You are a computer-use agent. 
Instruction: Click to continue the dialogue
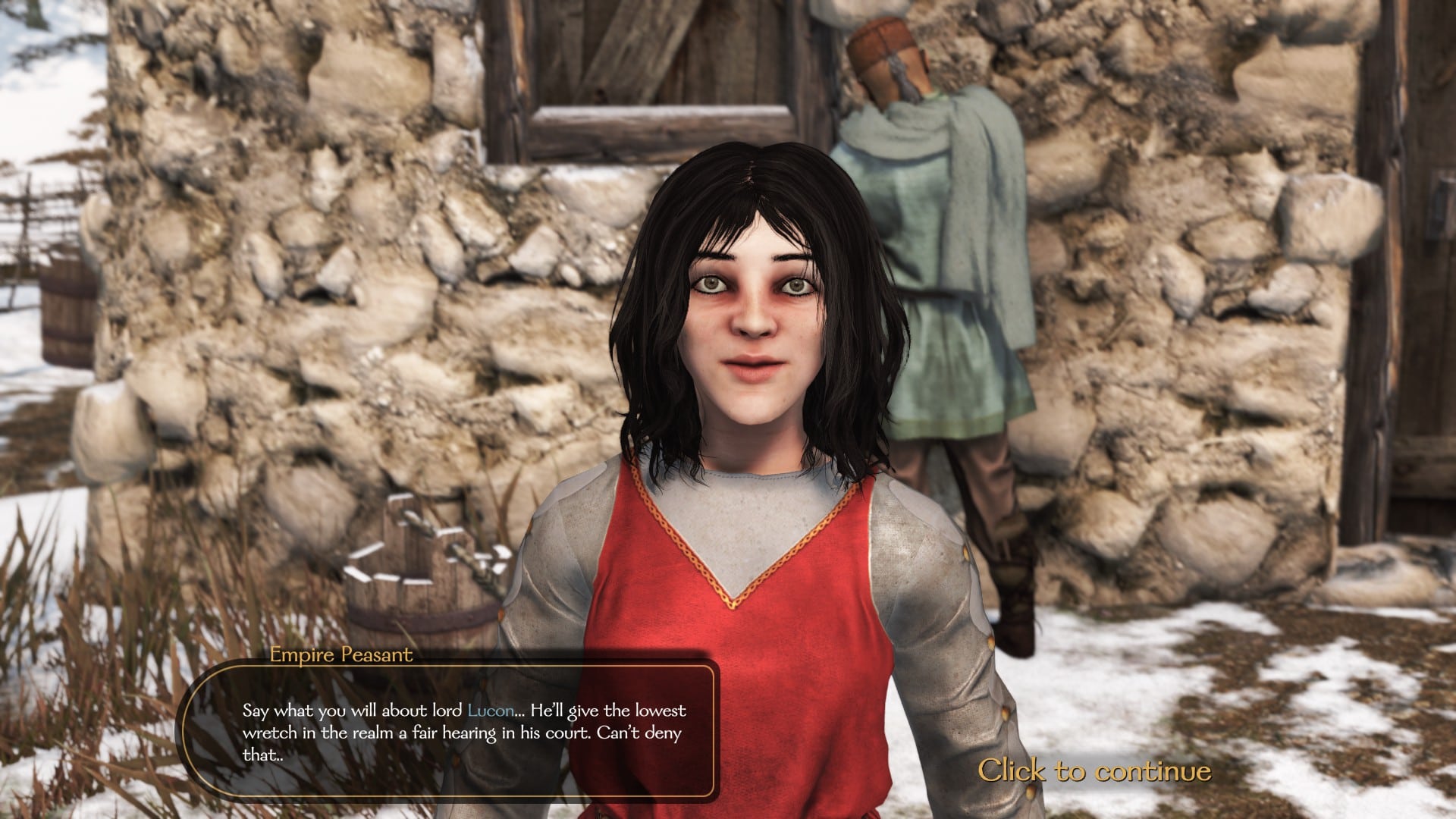(x=1094, y=771)
